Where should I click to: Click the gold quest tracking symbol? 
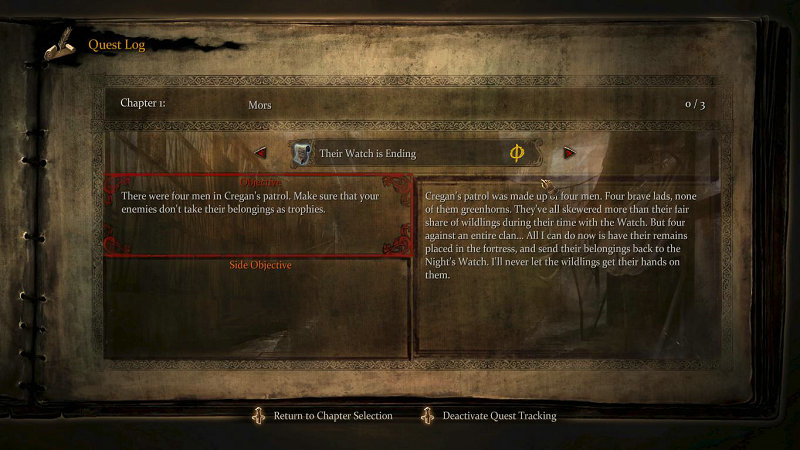pyautogui.click(x=517, y=153)
